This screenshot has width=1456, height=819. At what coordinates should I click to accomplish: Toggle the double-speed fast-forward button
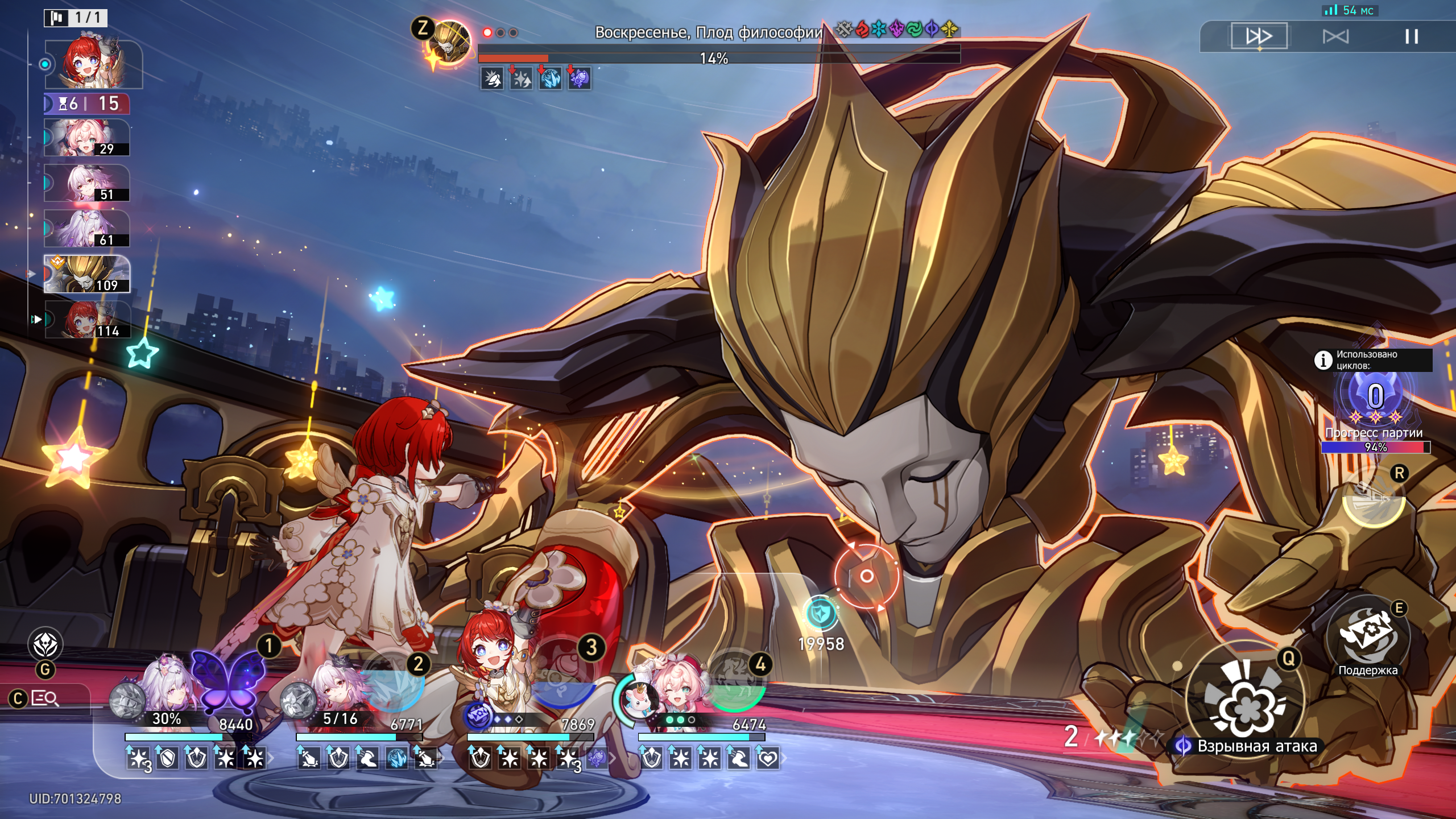(1259, 36)
